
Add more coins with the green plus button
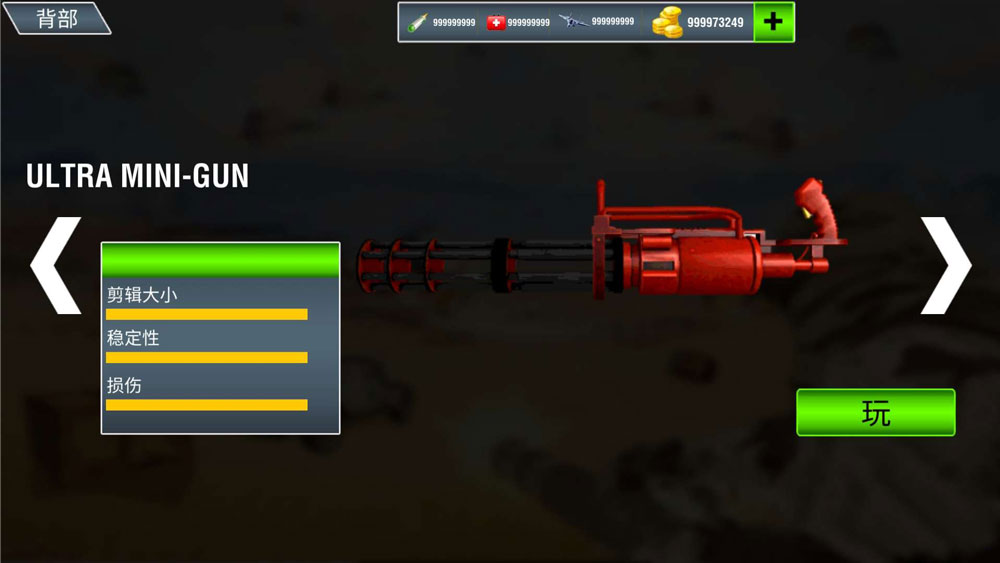773,22
